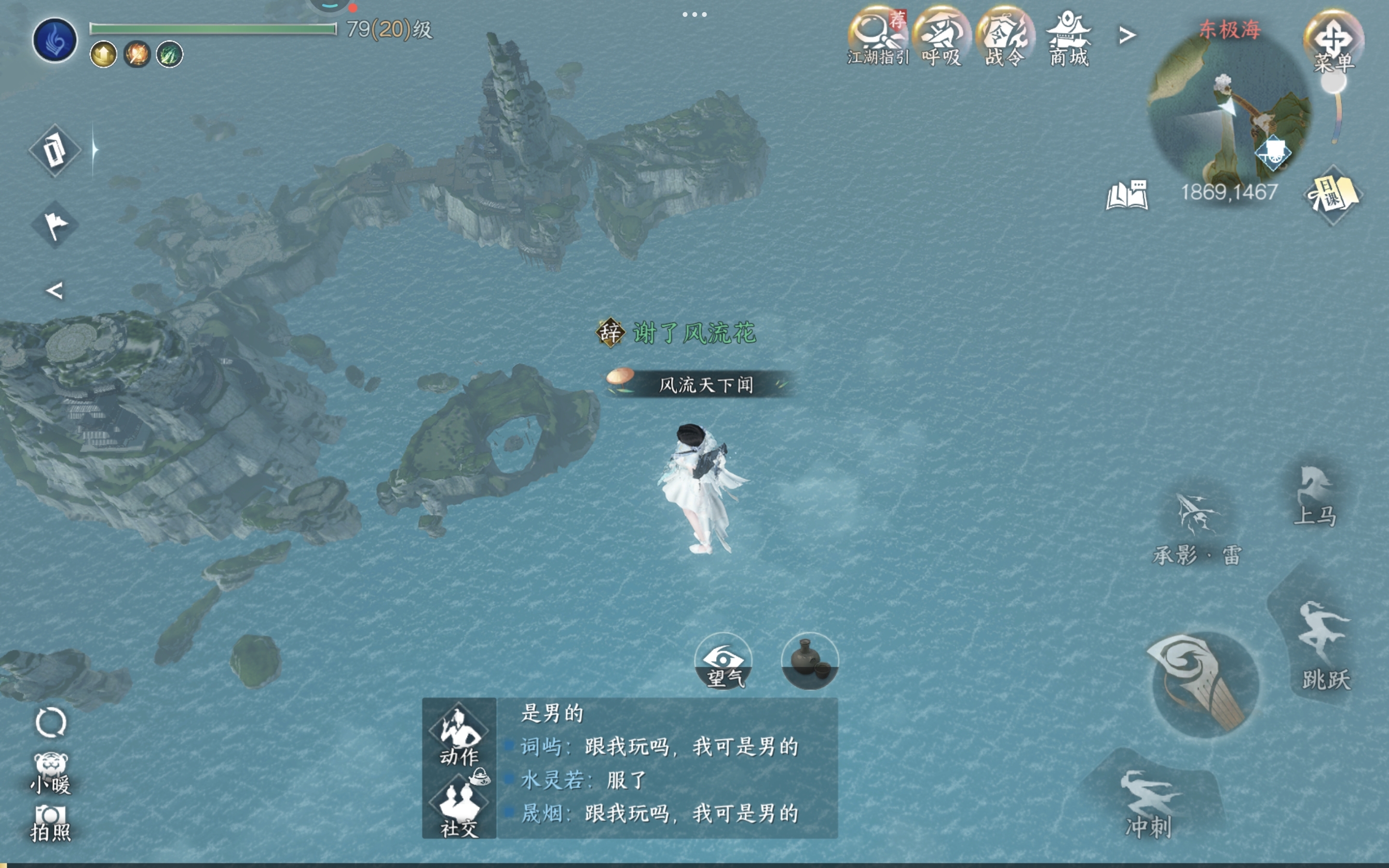Viewport: 1389px width, 868px height.
Task: Tap the 跳跃 jump button
Action: pyautogui.click(x=1325, y=643)
